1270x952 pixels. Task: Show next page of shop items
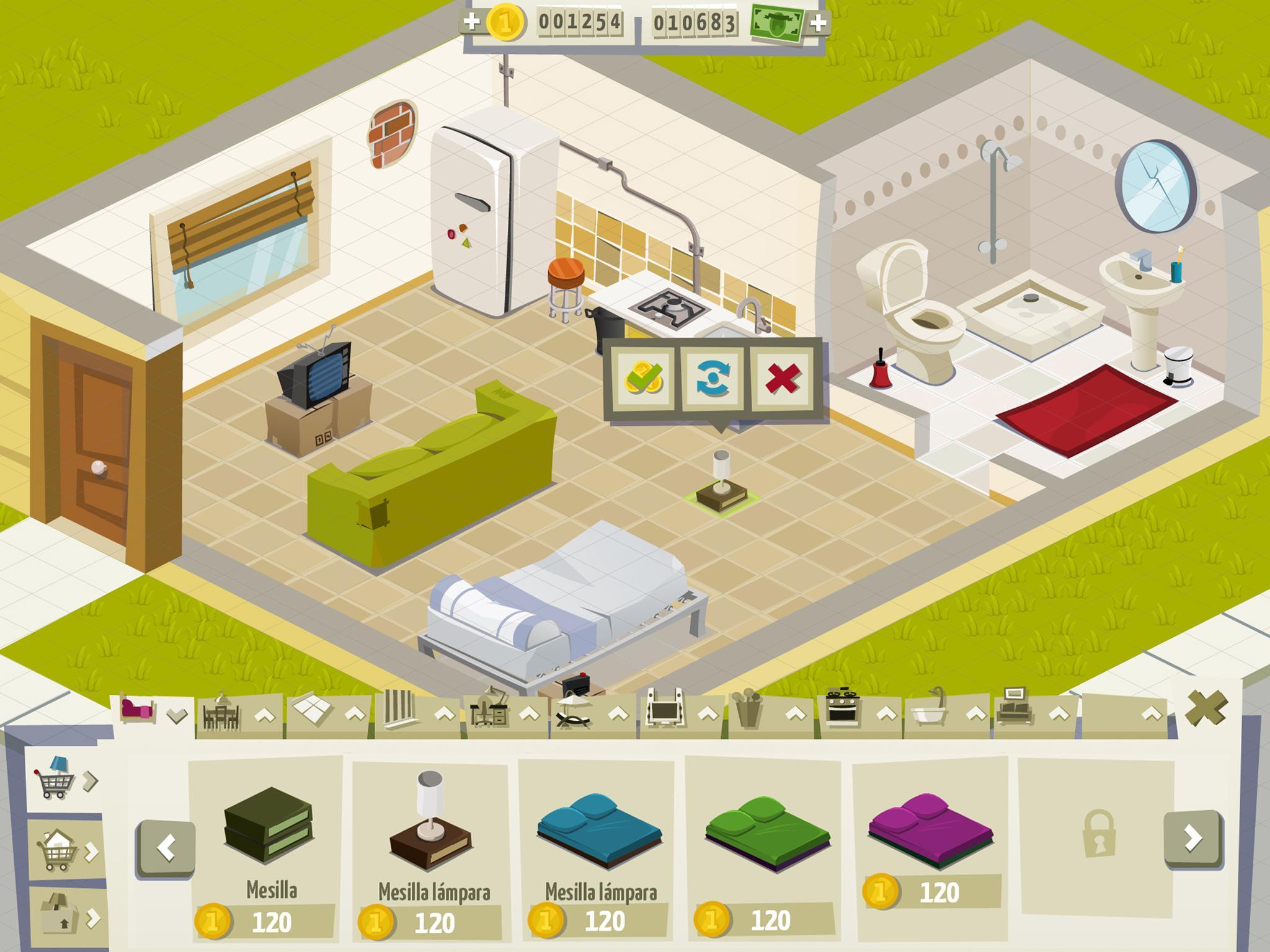[1192, 837]
